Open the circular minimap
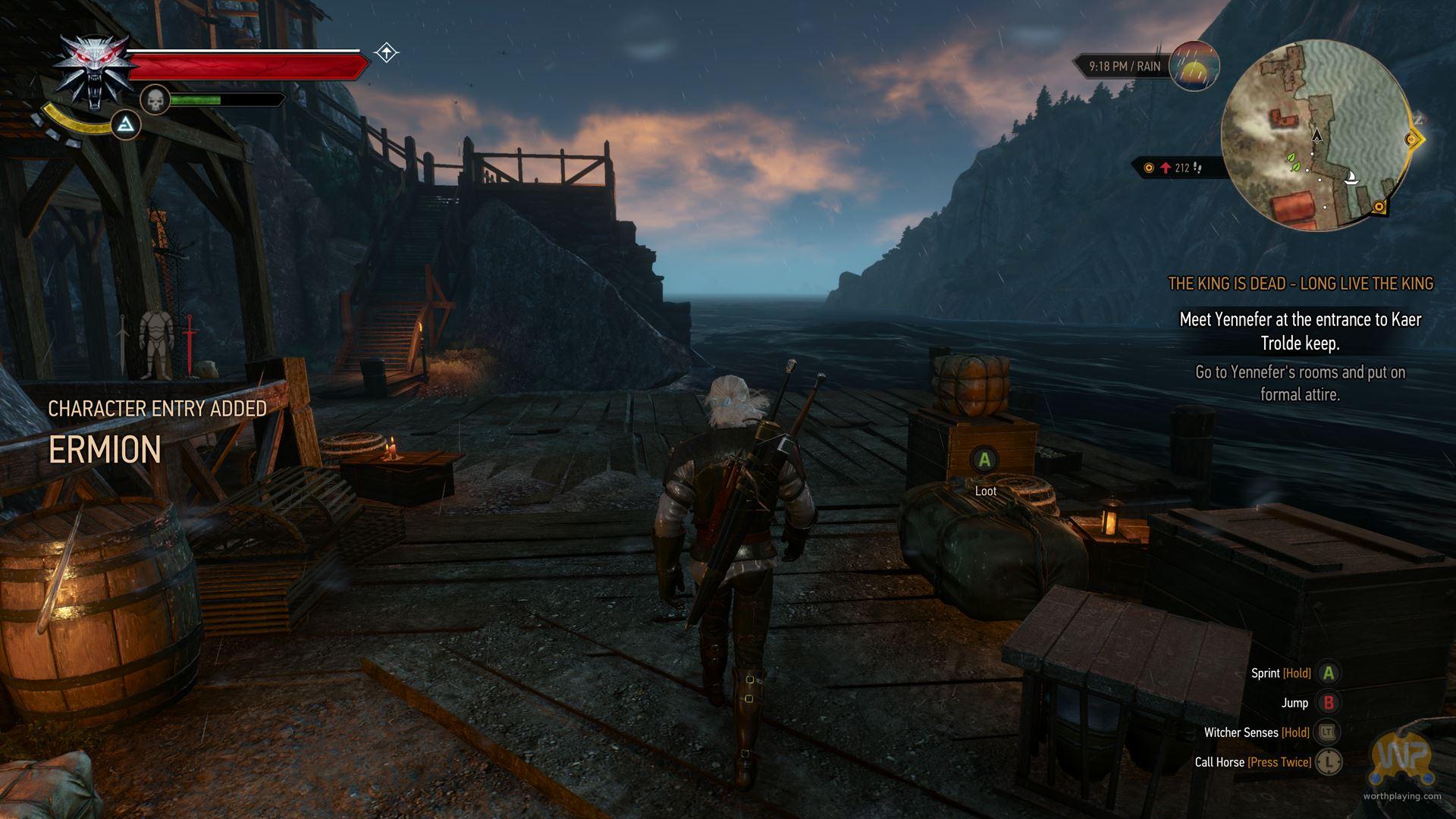The width and height of the screenshot is (1456, 819). click(1318, 135)
